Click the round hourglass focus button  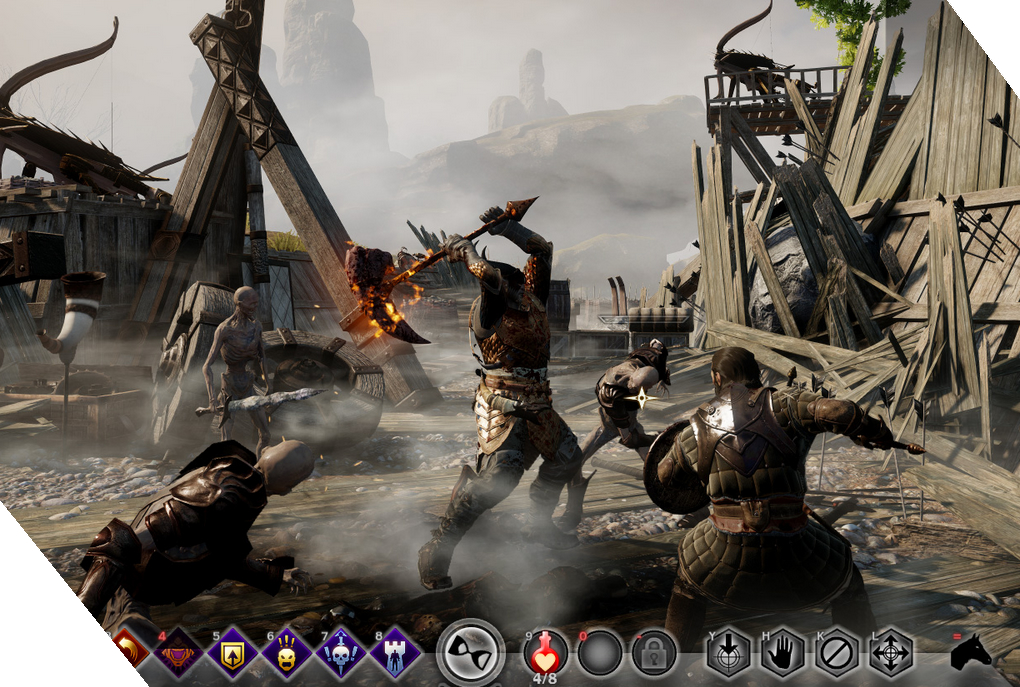point(471,652)
